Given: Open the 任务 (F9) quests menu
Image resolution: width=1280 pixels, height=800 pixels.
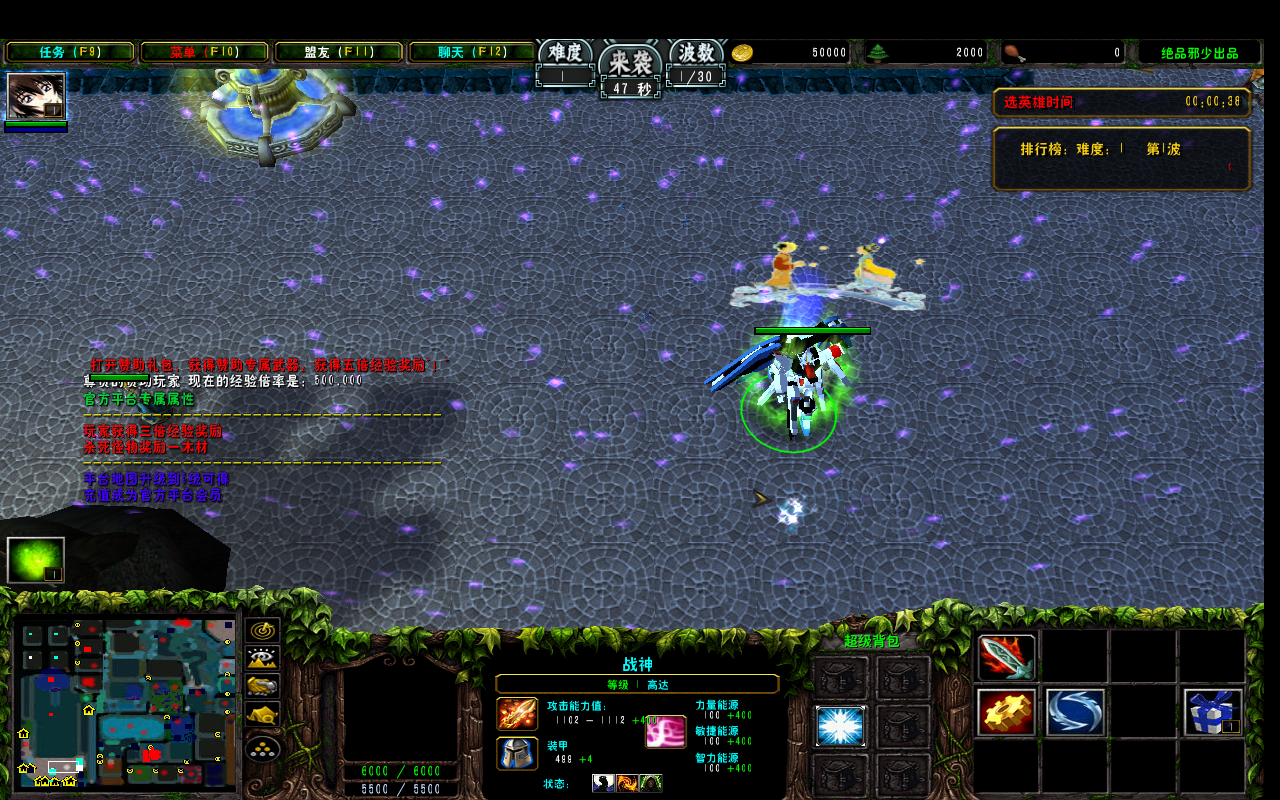Looking at the screenshot, I should 70,52.
